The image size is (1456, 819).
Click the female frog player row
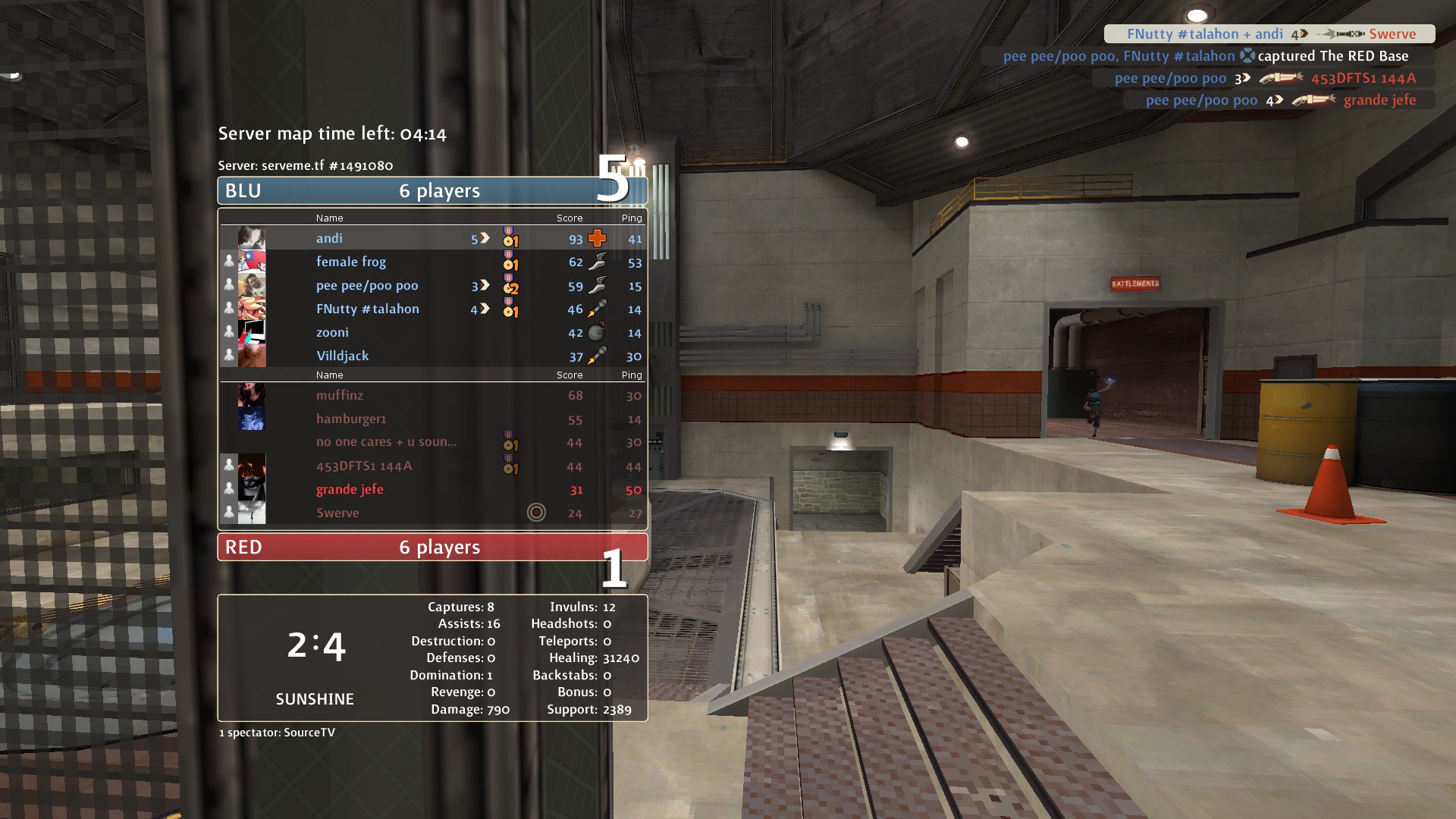350,262
